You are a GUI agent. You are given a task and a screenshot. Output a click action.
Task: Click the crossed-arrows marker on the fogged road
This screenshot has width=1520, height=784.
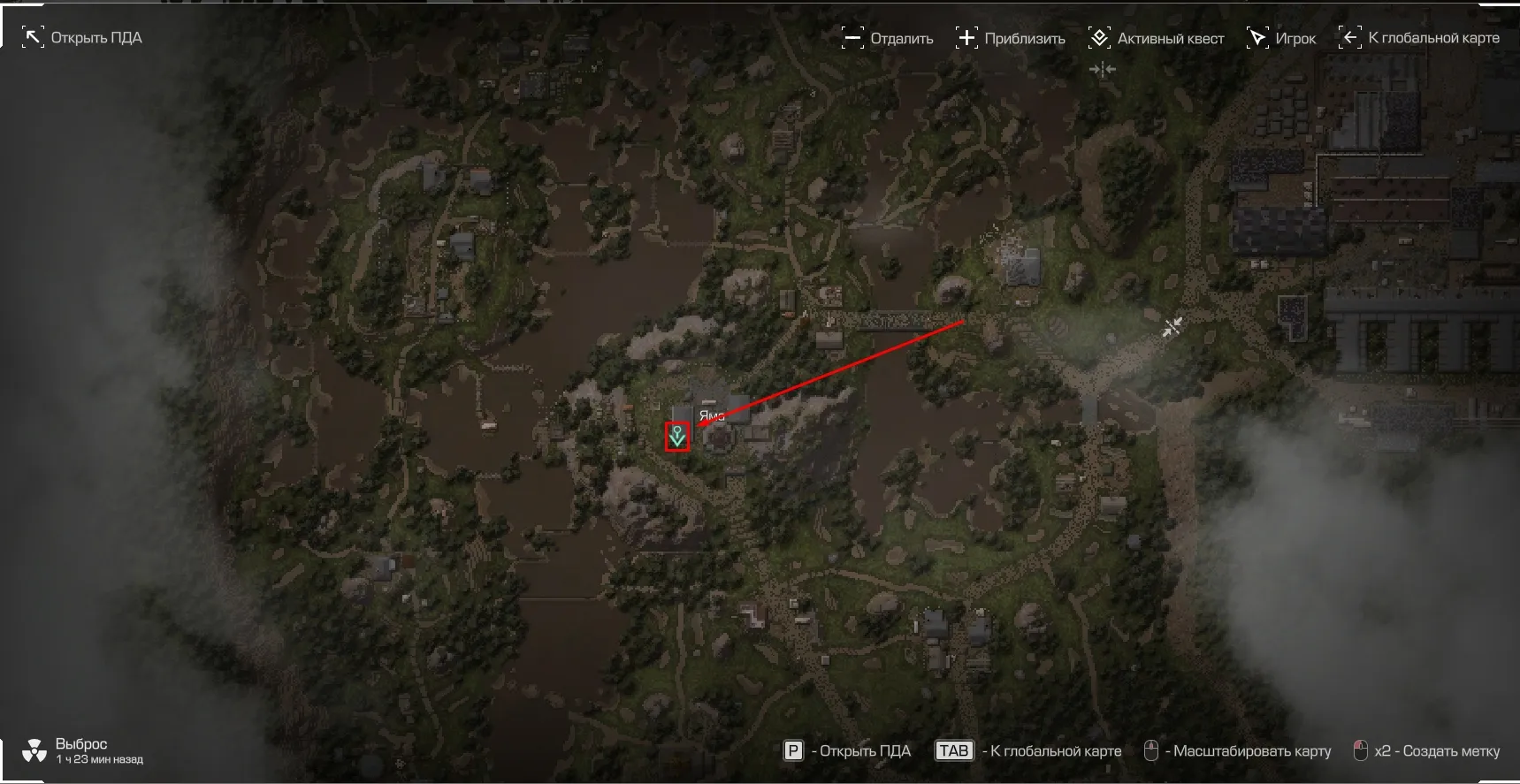[1172, 328]
